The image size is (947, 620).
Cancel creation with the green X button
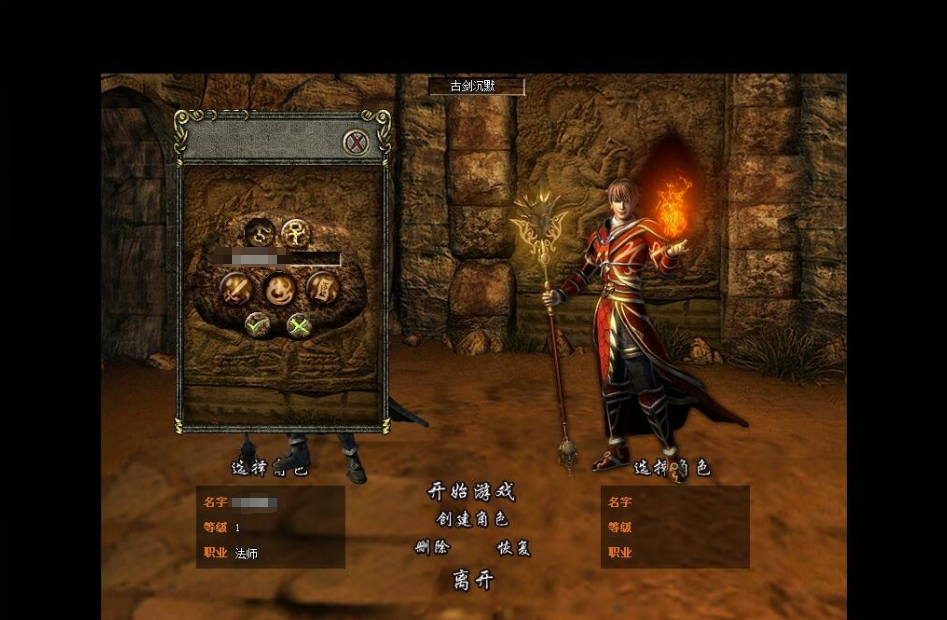[299, 324]
